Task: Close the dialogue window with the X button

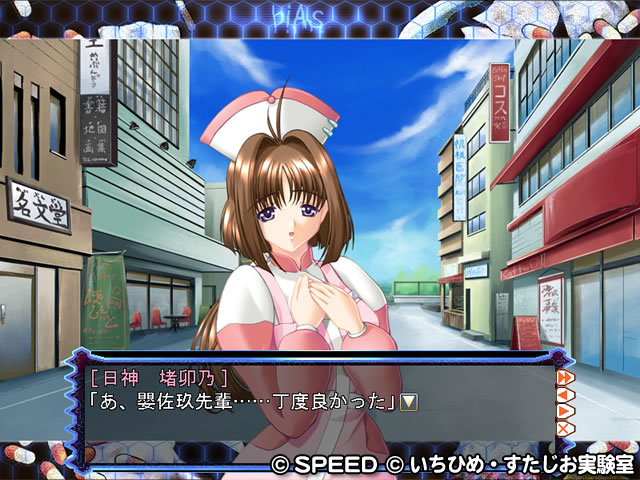Action: click(564, 428)
